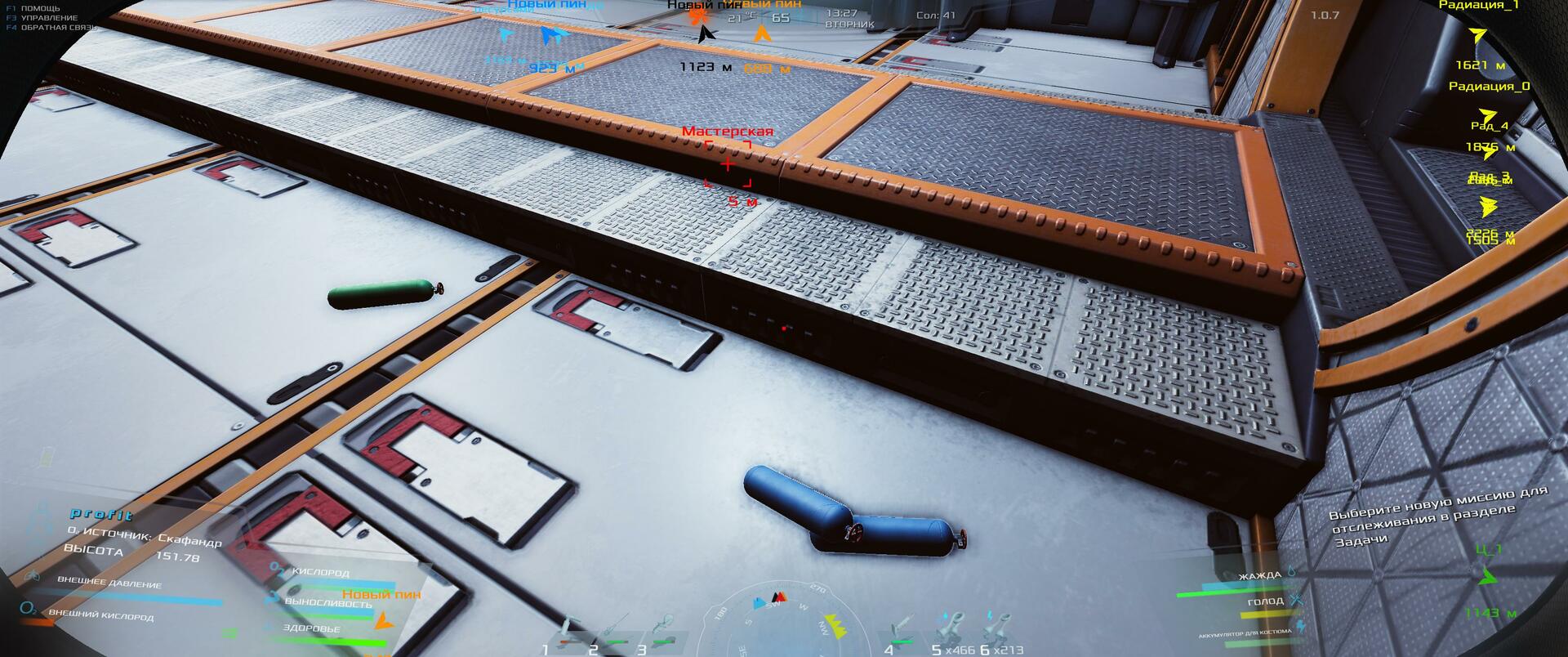Click the red Мастерская waypoint marker
This screenshot has height=657, width=1568.
click(x=727, y=164)
